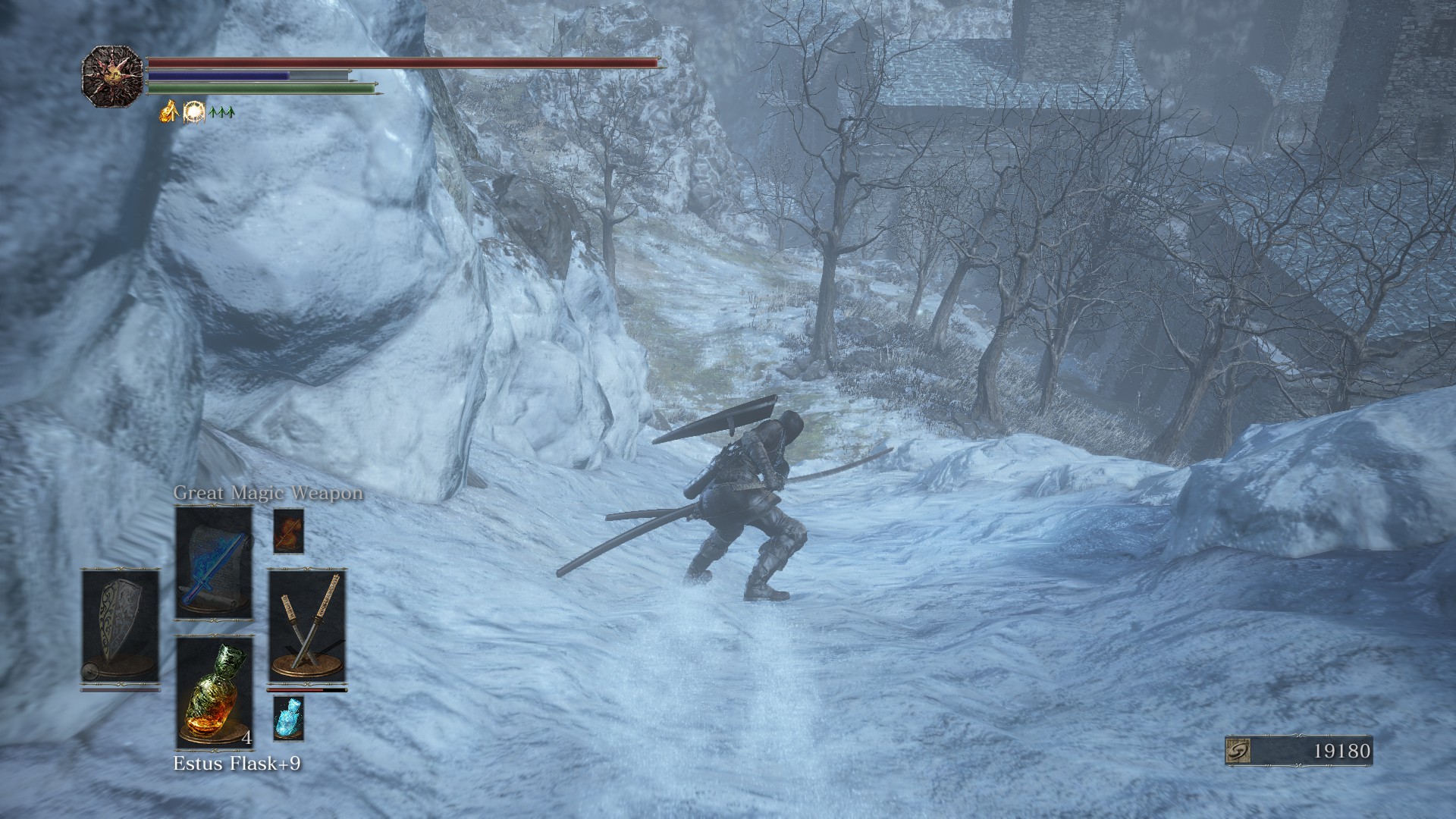Image resolution: width=1456 pixels, height=819 pixels.
Task: Click the small fiery spell icon
Action: [288, 531]
